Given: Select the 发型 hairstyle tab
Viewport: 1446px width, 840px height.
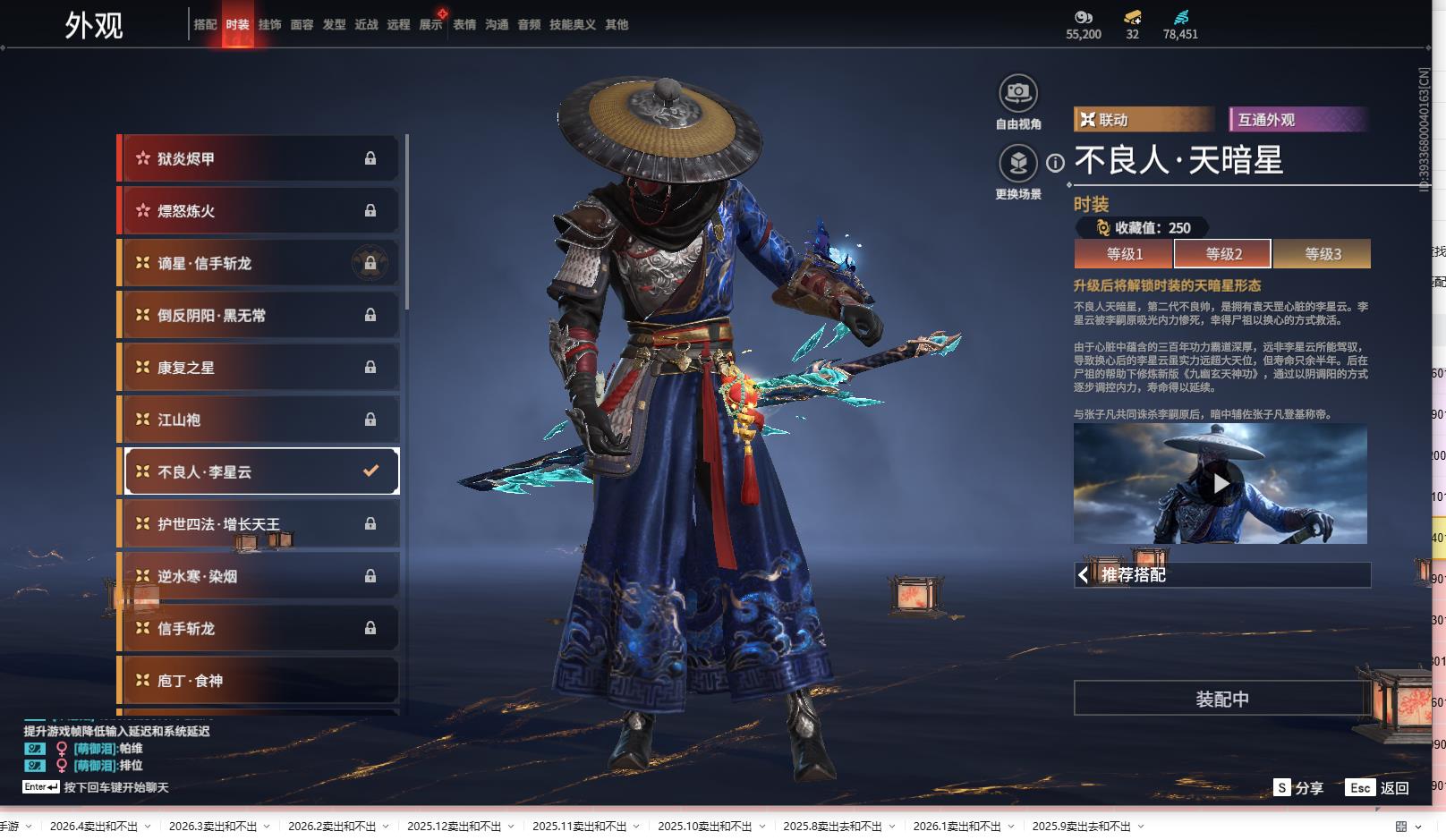Looking at the screenshot, I should click(334, 25).
